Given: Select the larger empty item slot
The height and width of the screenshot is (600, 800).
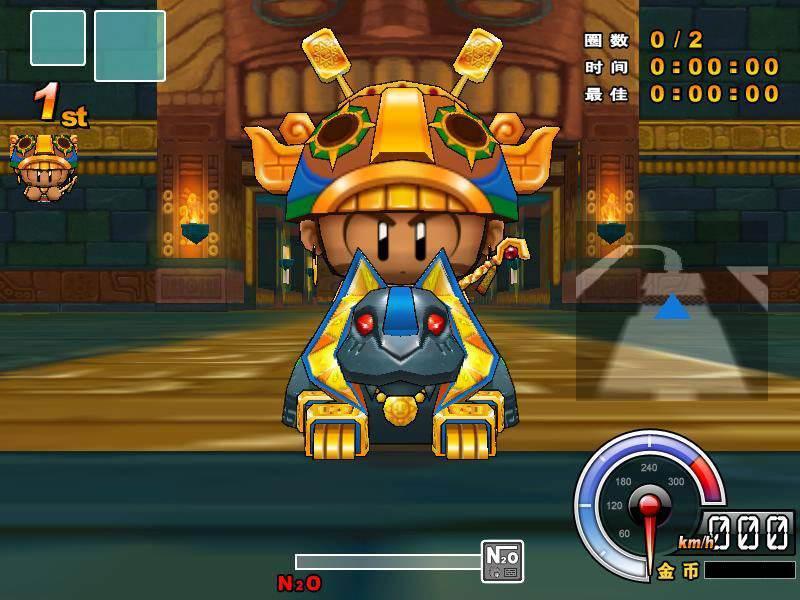Looking at the screenshot, I should 130,45.
